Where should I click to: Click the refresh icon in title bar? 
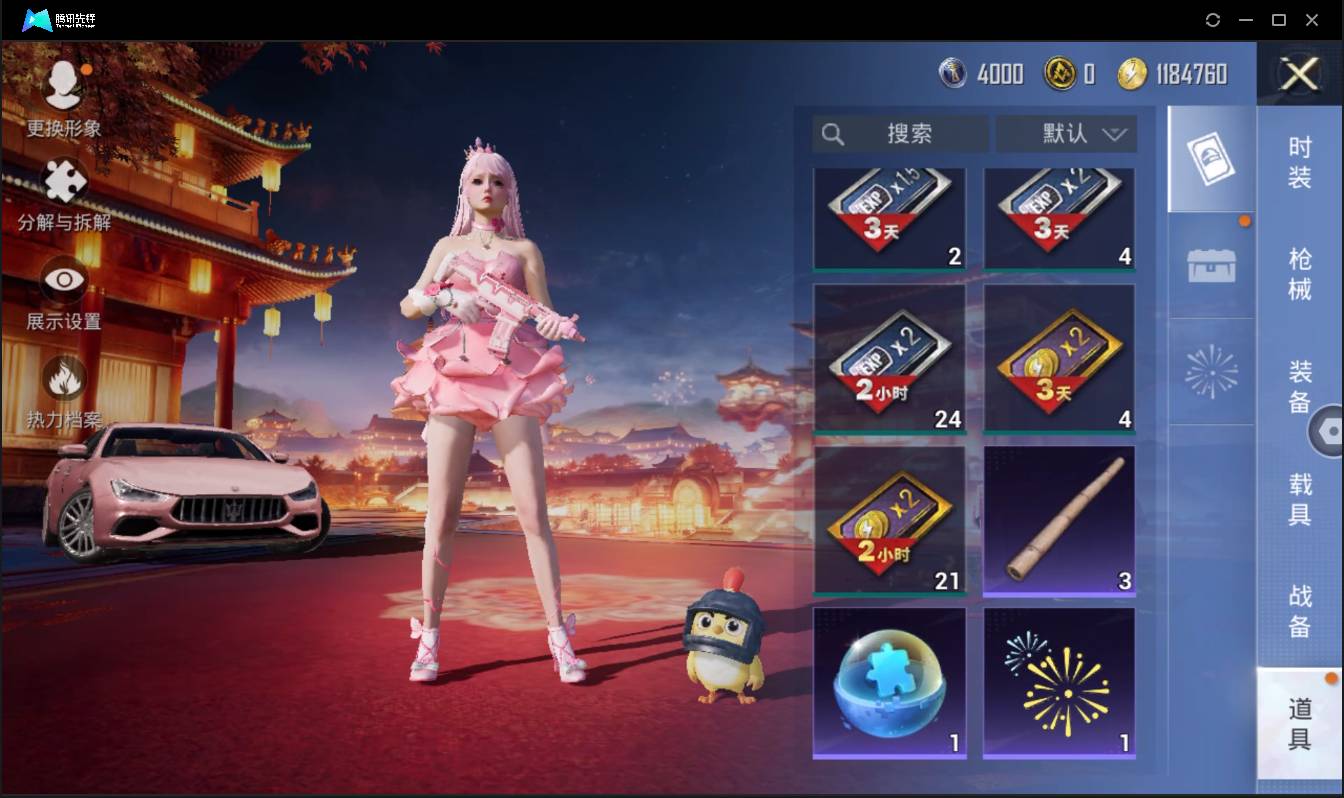tap(1214, 20)
